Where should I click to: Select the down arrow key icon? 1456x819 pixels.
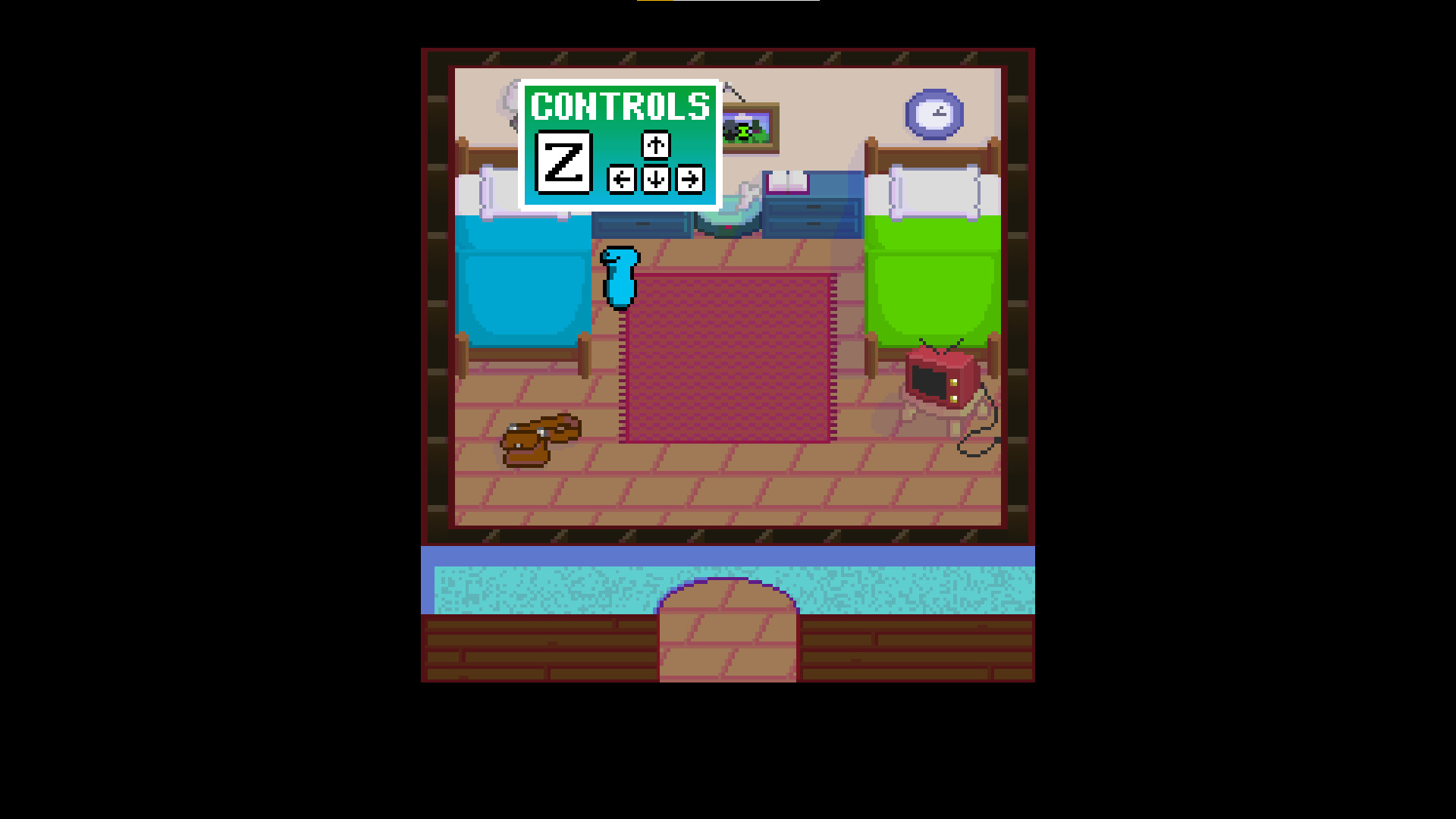pyautogui.click(x=654, y=180)
